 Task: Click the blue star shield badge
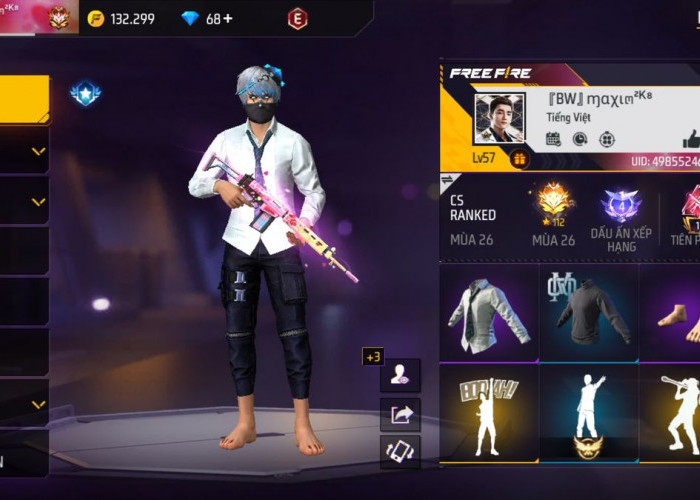click(x=84, y=94)
